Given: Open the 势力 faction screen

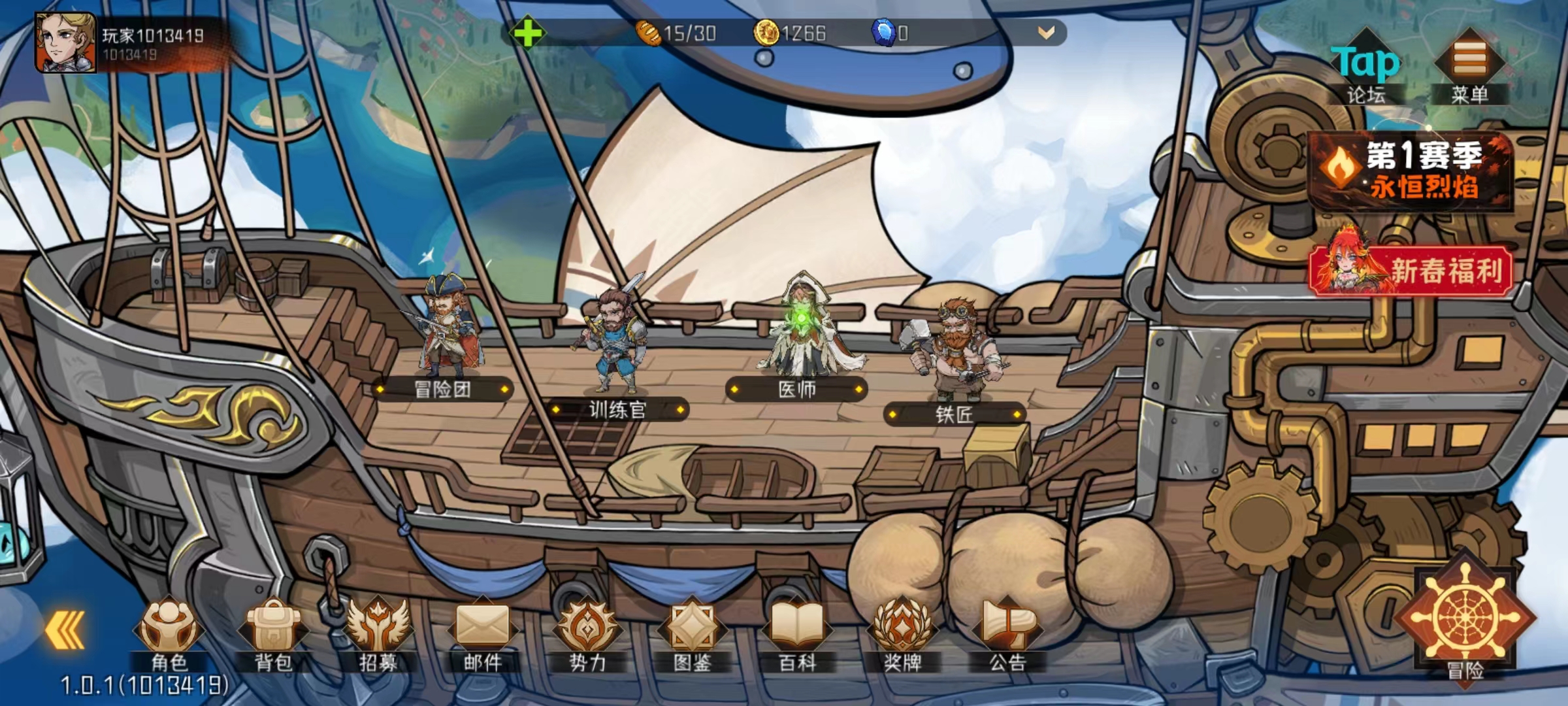Looking at the screenshot, I should pos(587,635).
